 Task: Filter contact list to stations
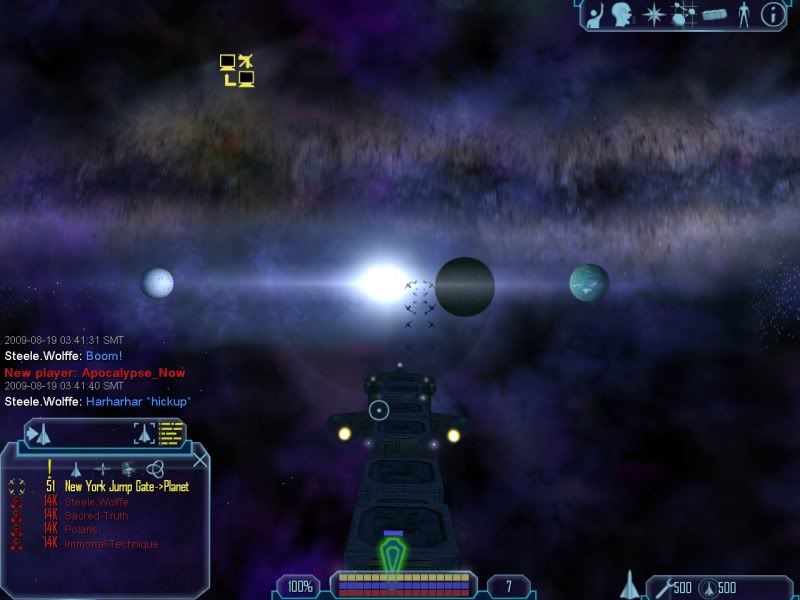pyautogui.click(x=102, y=468)
